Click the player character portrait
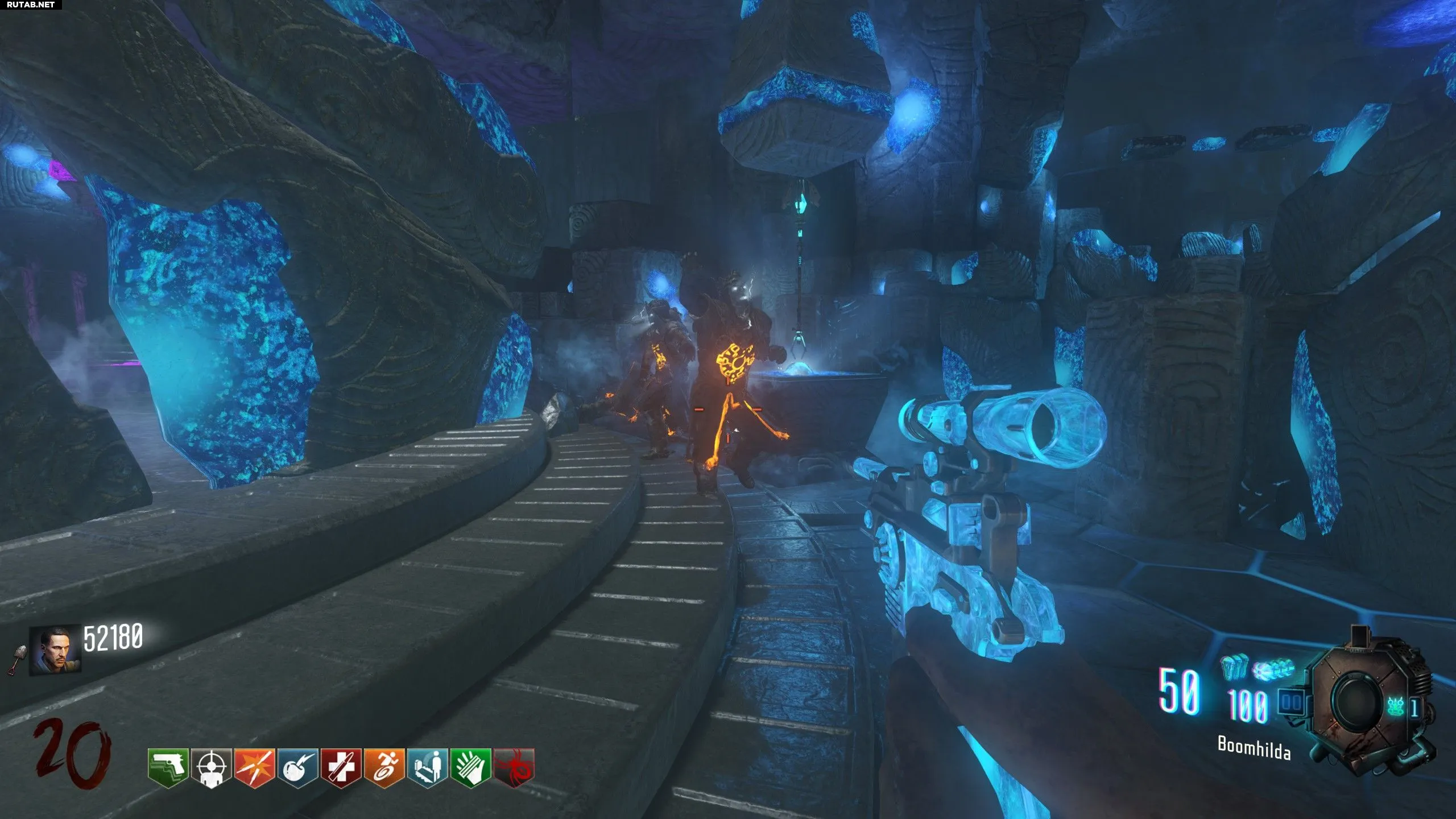1456x819 pixels. click(55, 650)
